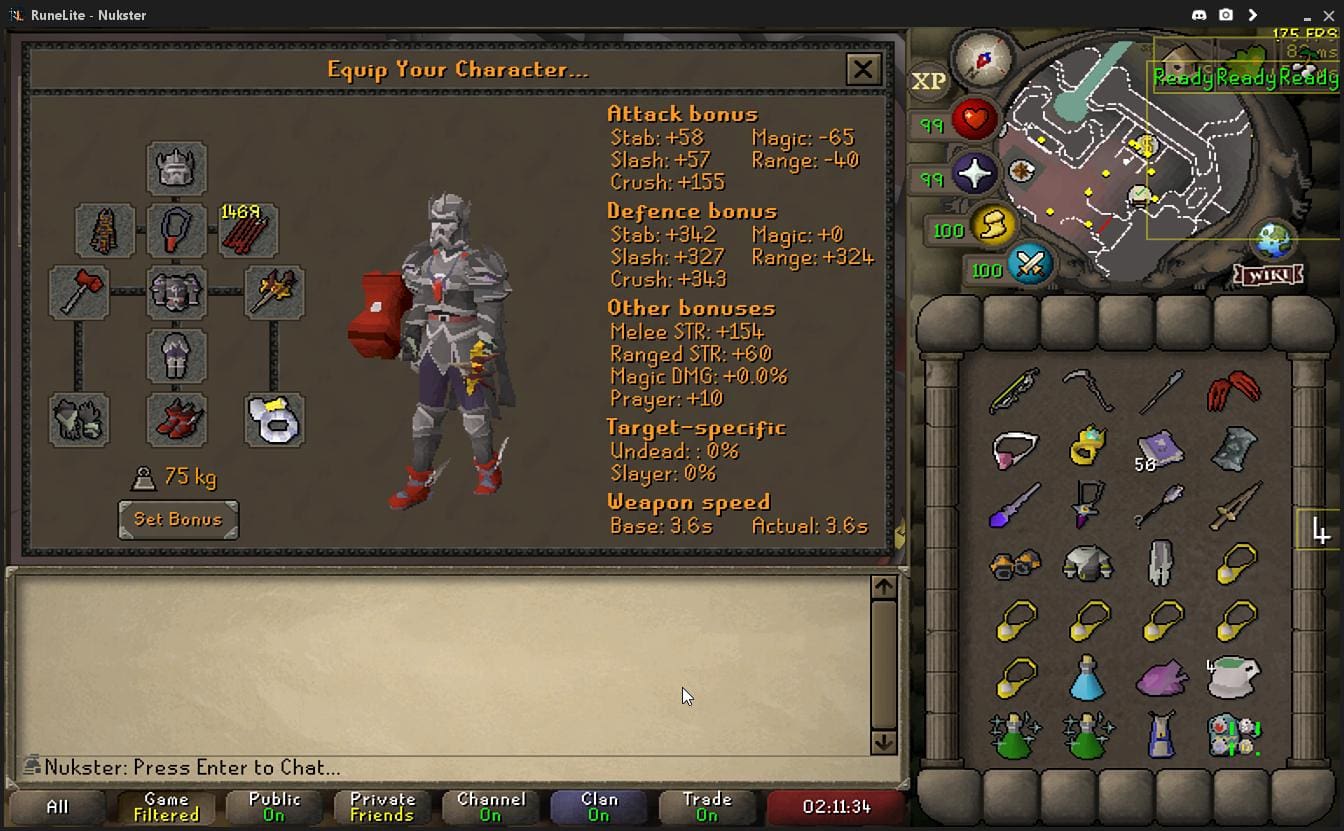The height and width of the screenshot is (831, 1344).
Task: Click the helmet slot in the equipment screen
Action: pos(177,168)
